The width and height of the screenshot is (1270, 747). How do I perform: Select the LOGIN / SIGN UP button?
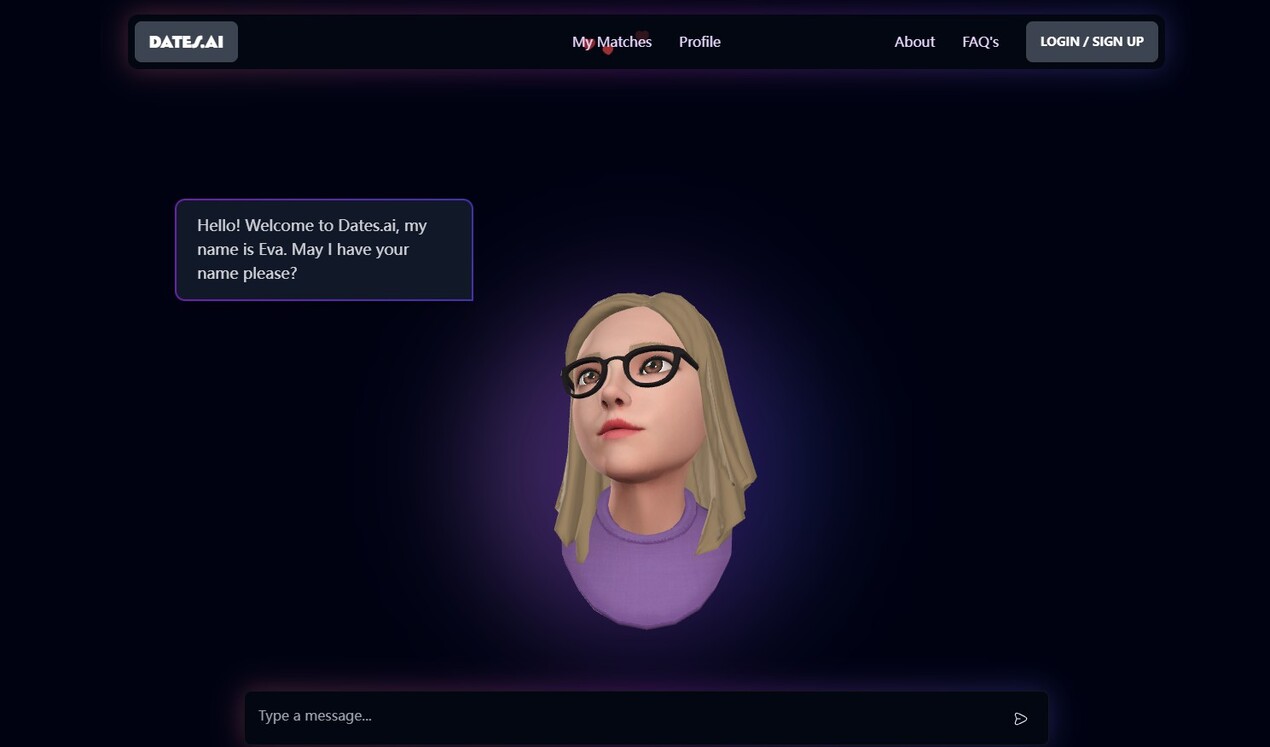tap(1091, 42)
